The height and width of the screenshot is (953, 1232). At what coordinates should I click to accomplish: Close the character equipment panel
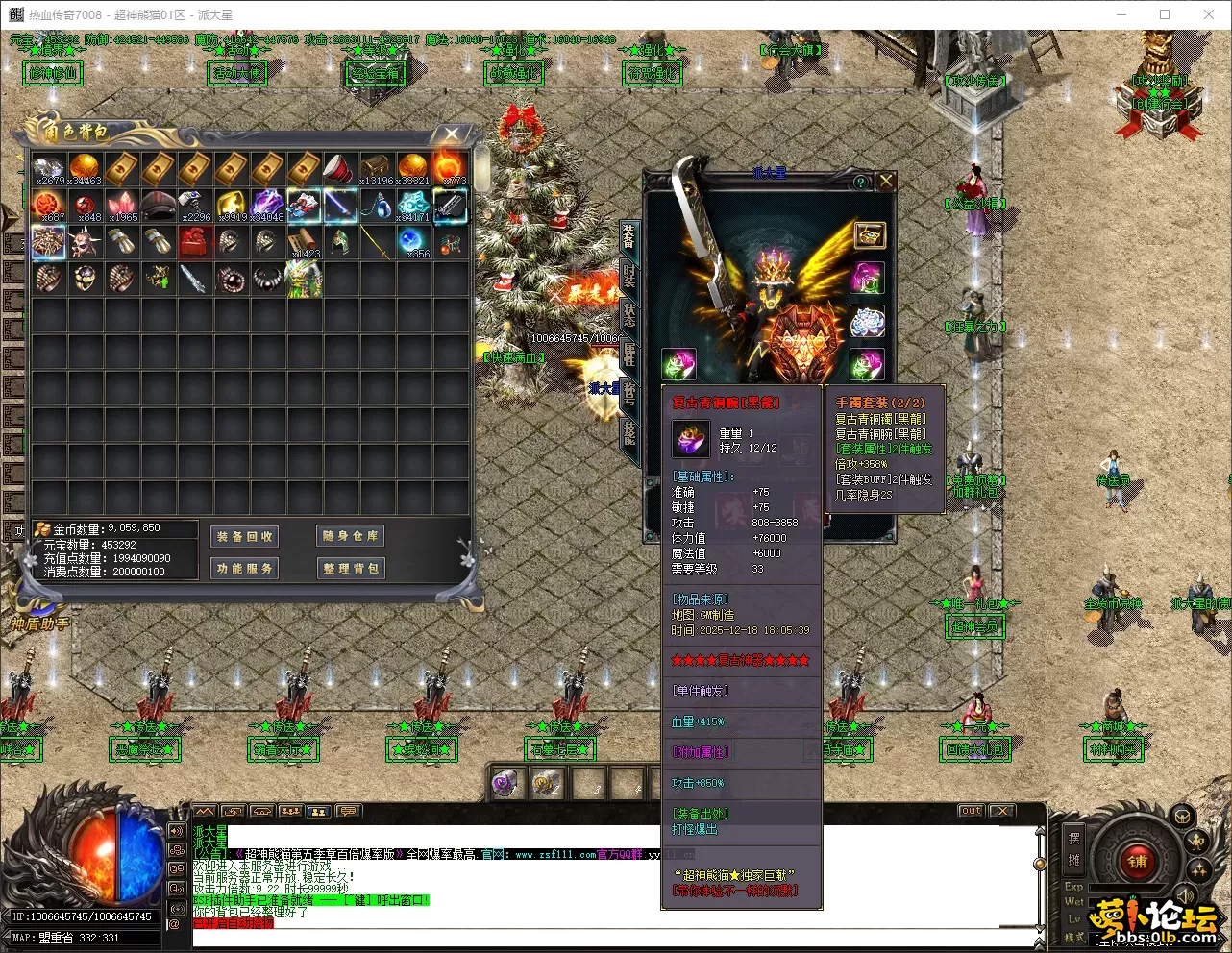[x=886, y=181]
